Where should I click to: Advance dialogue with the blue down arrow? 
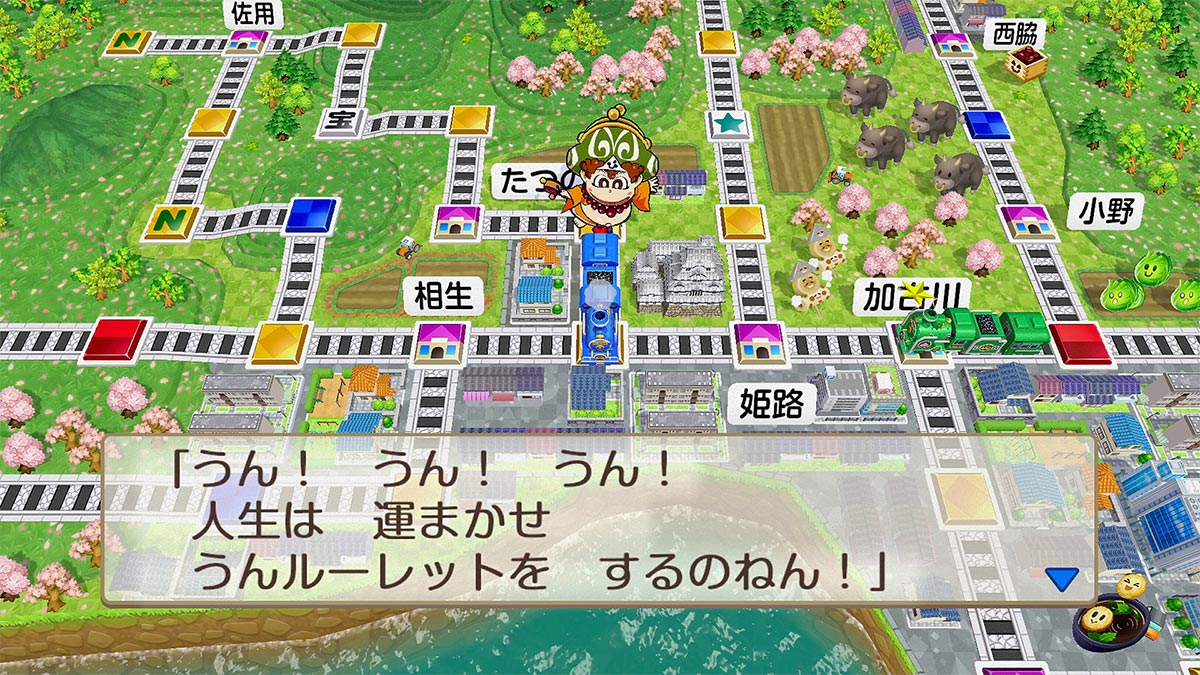1062,578
